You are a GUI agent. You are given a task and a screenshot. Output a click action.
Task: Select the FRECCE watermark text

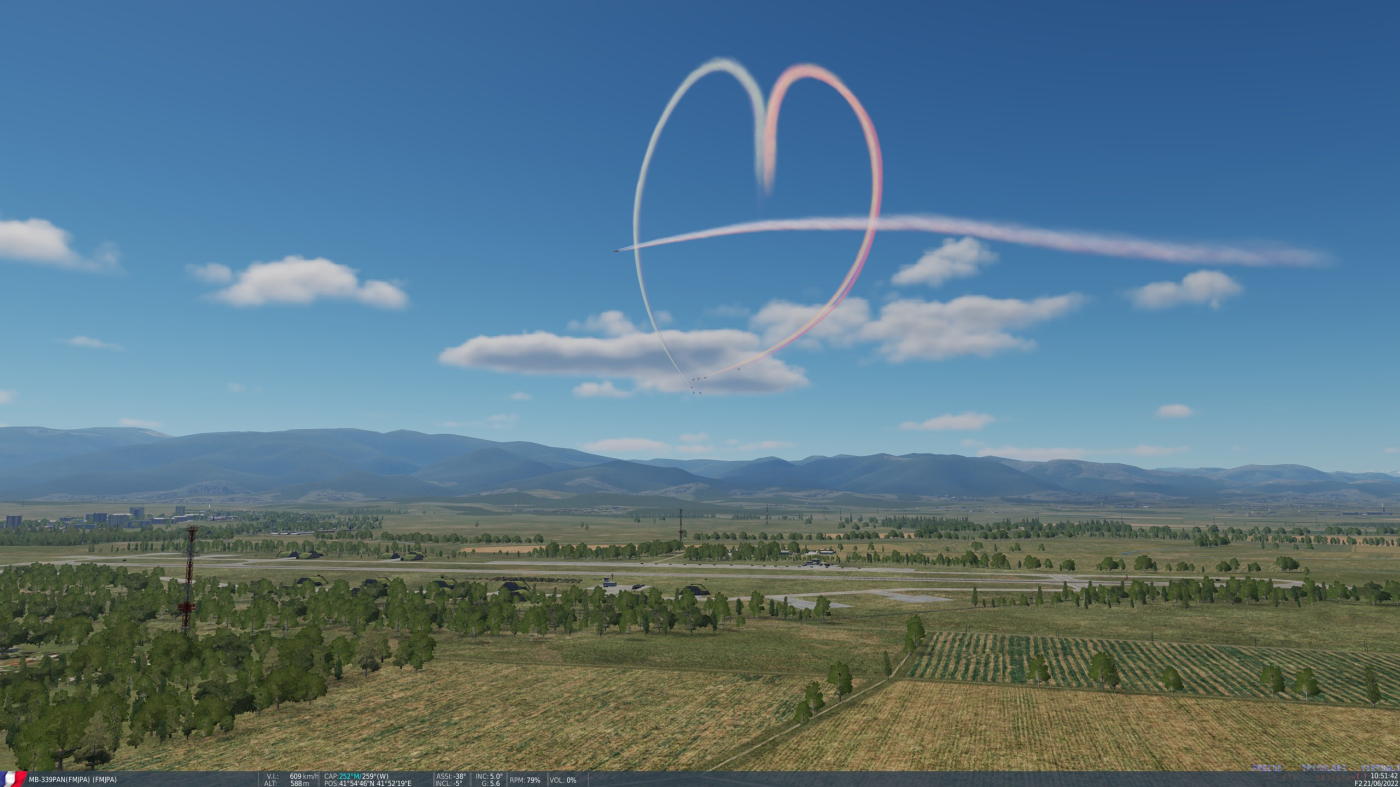point(1268,768)
